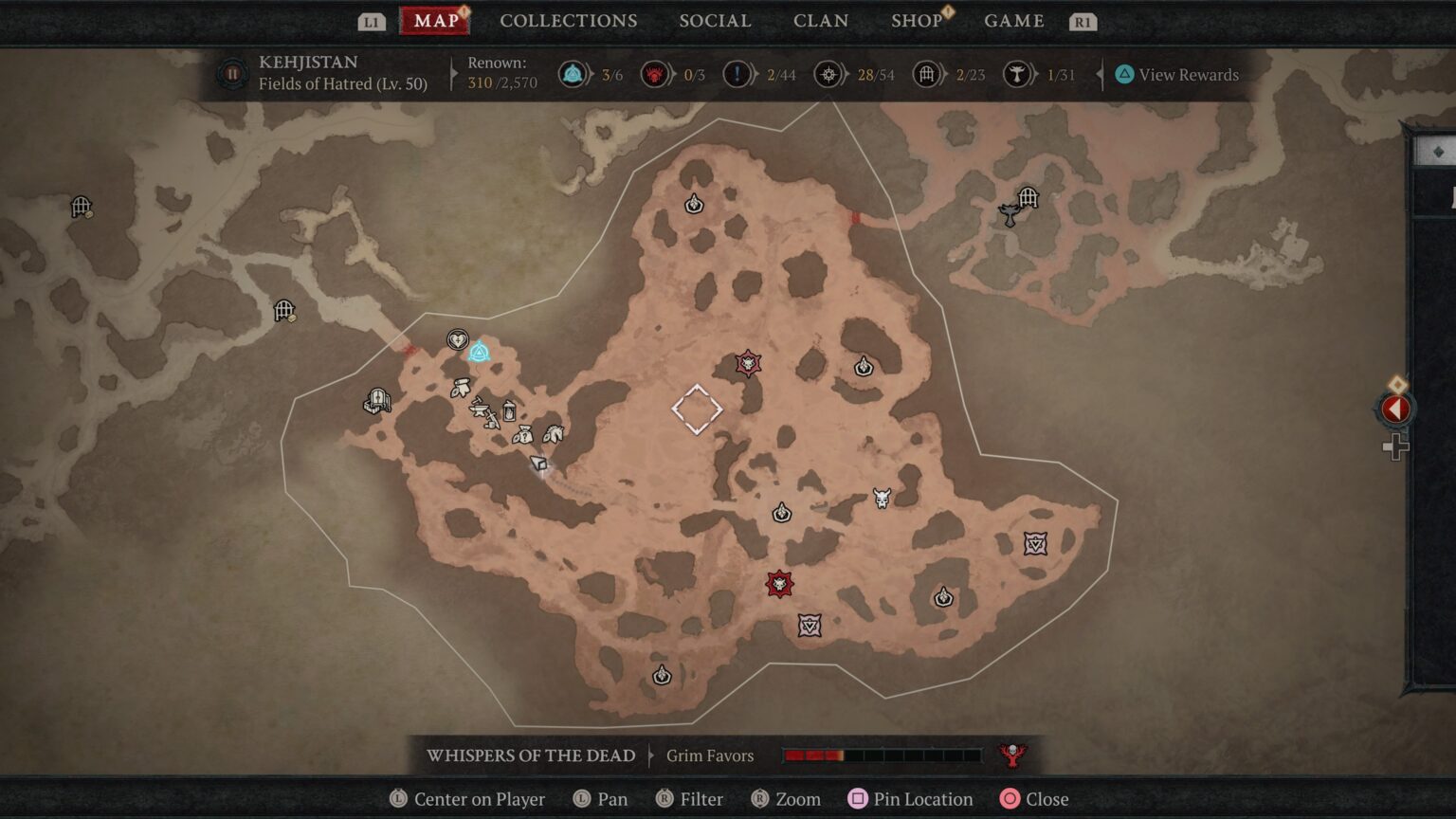1456x819 pixels.
Task: Open the MAP tab
Action: [434, 20]
